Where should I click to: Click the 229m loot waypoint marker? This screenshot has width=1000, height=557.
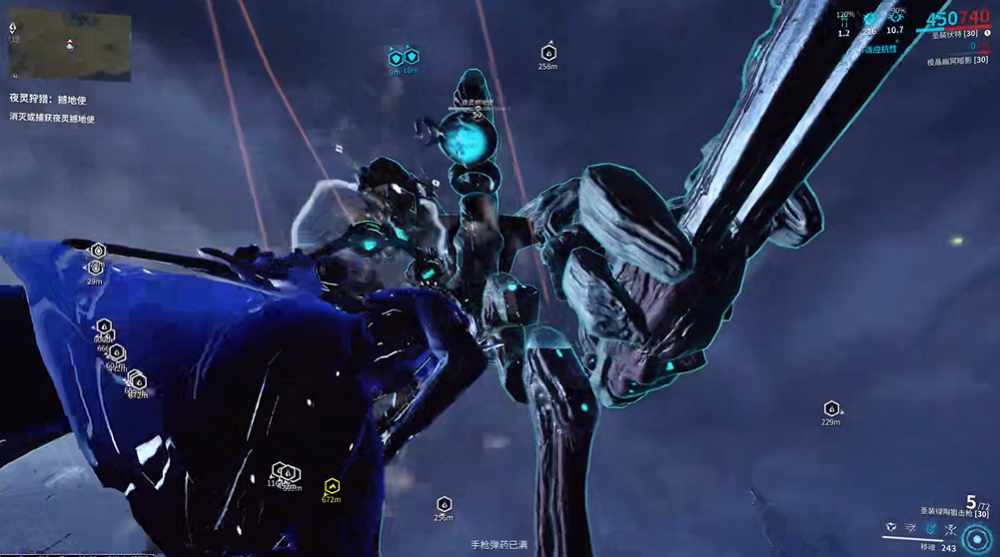tap(830, 409)
